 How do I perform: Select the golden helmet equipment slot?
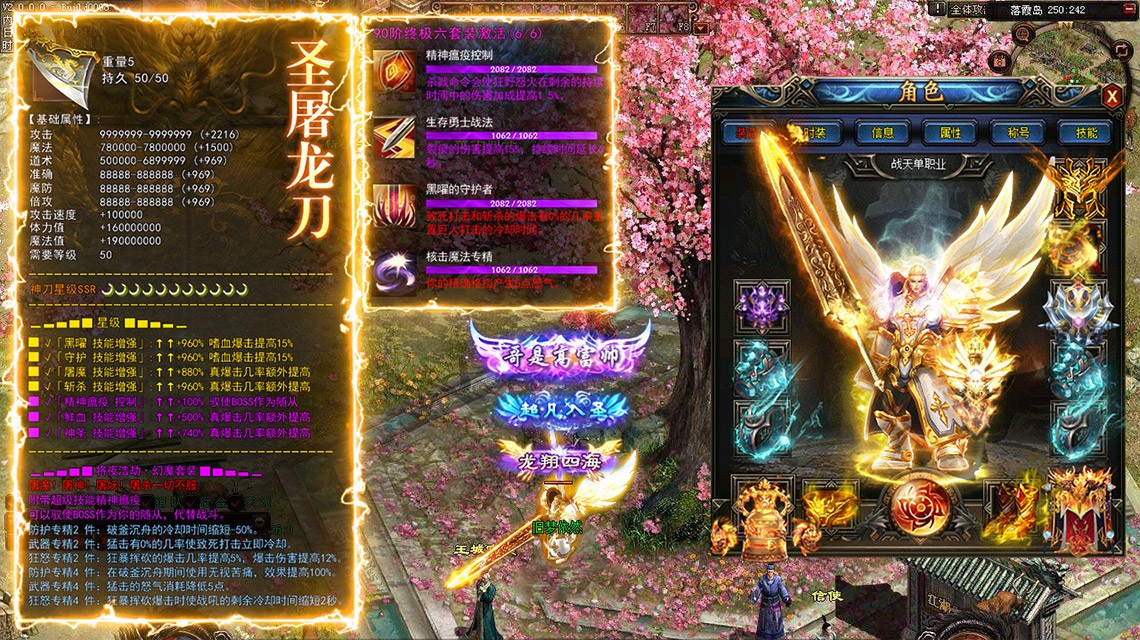point(1076,189)
